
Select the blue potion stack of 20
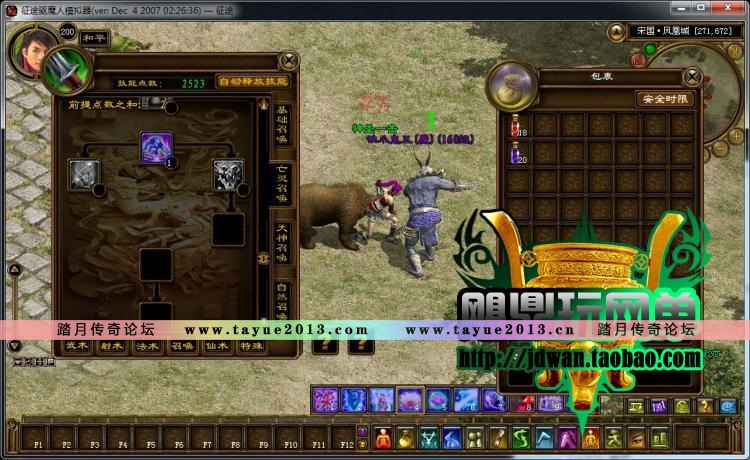click(x=517, y=152)
